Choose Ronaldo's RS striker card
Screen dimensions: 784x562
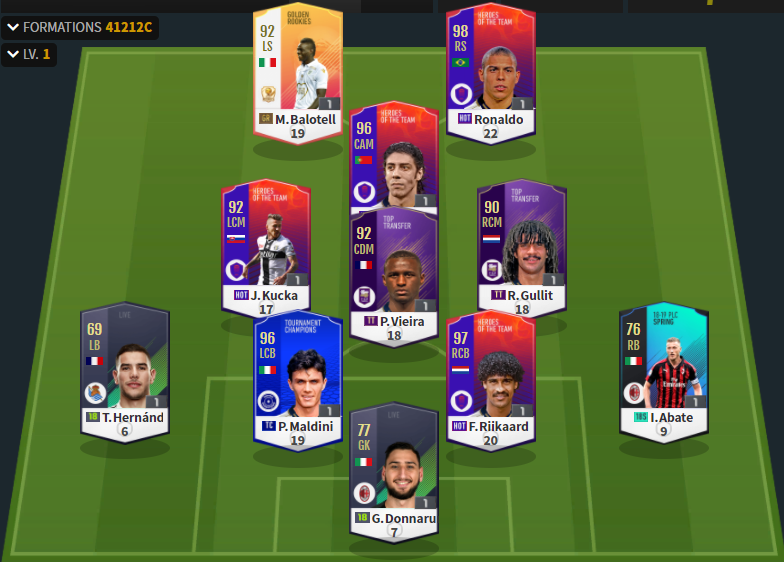click(490, 70)
